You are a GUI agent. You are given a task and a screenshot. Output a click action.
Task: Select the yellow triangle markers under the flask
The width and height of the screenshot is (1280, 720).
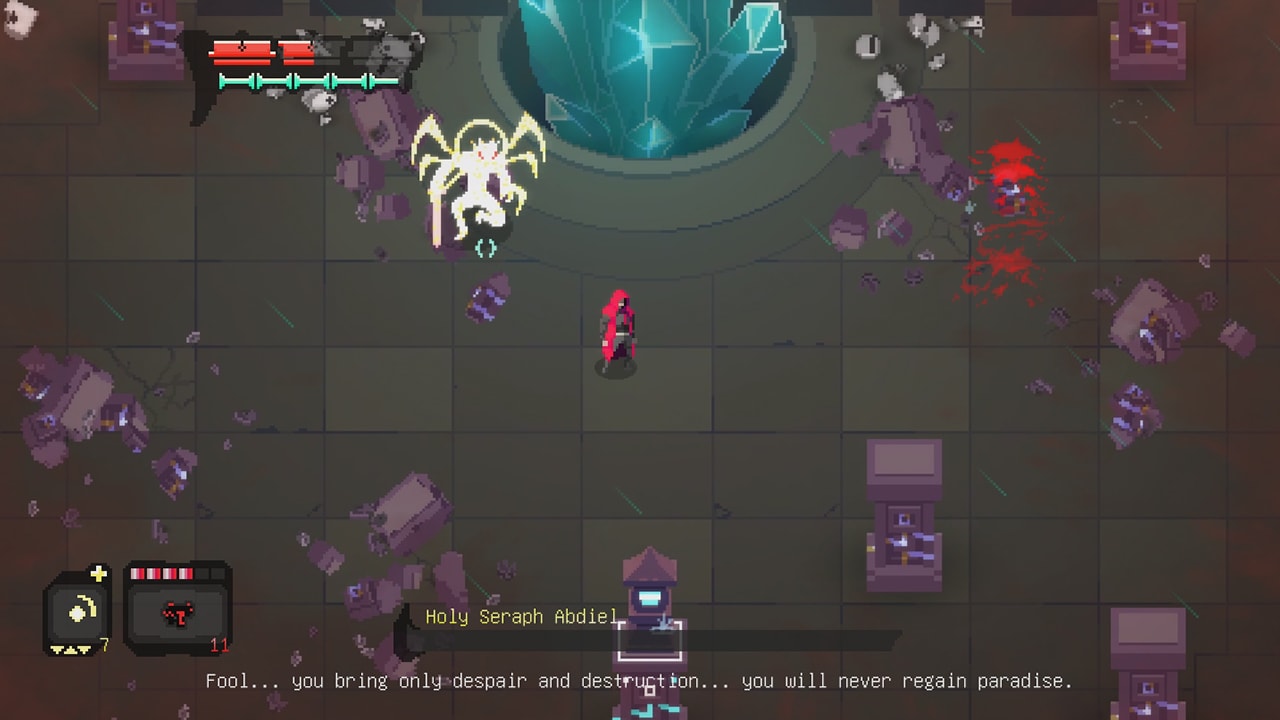click(72, 648)
